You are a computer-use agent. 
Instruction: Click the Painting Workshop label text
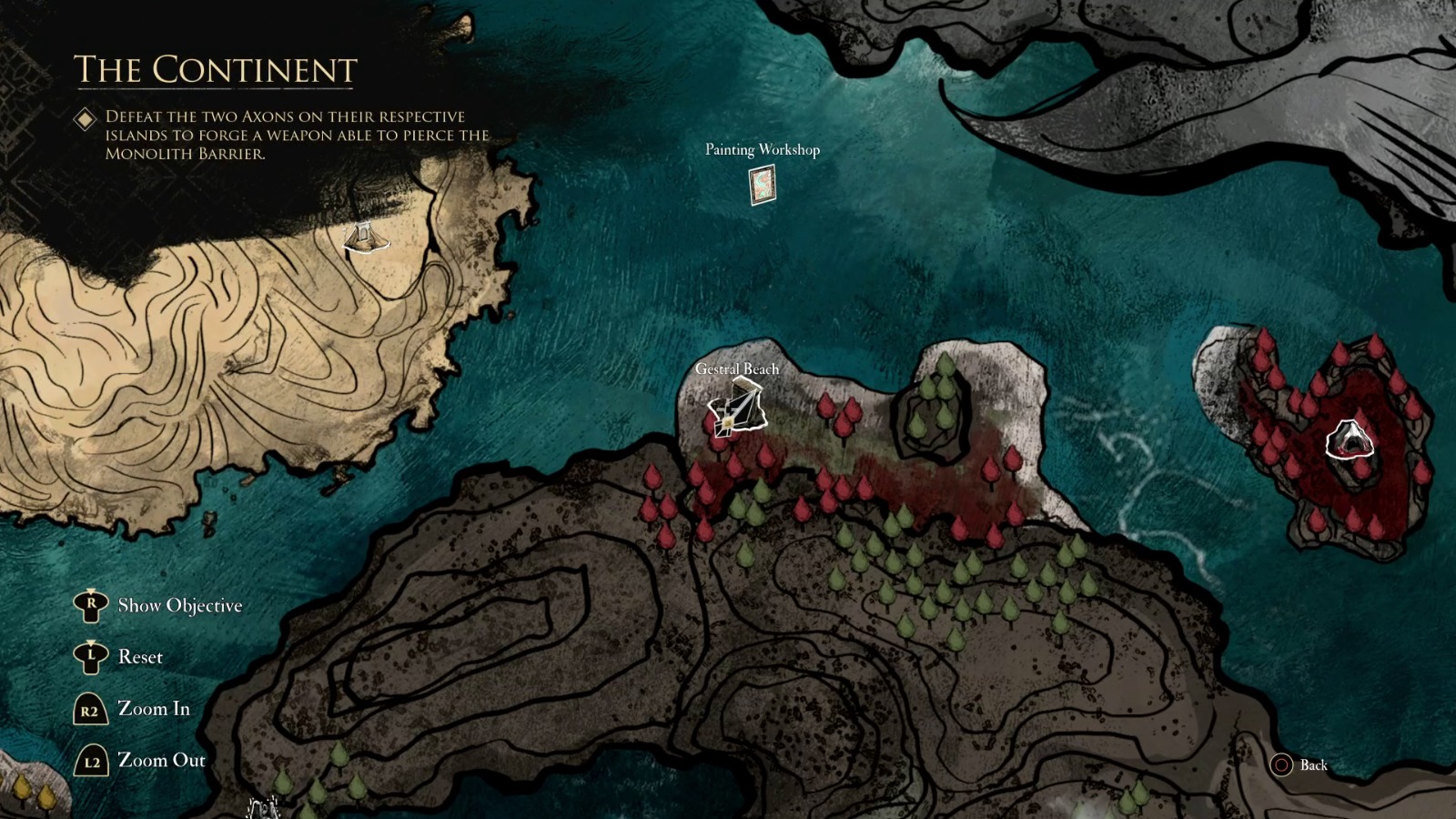pos(762,149)
